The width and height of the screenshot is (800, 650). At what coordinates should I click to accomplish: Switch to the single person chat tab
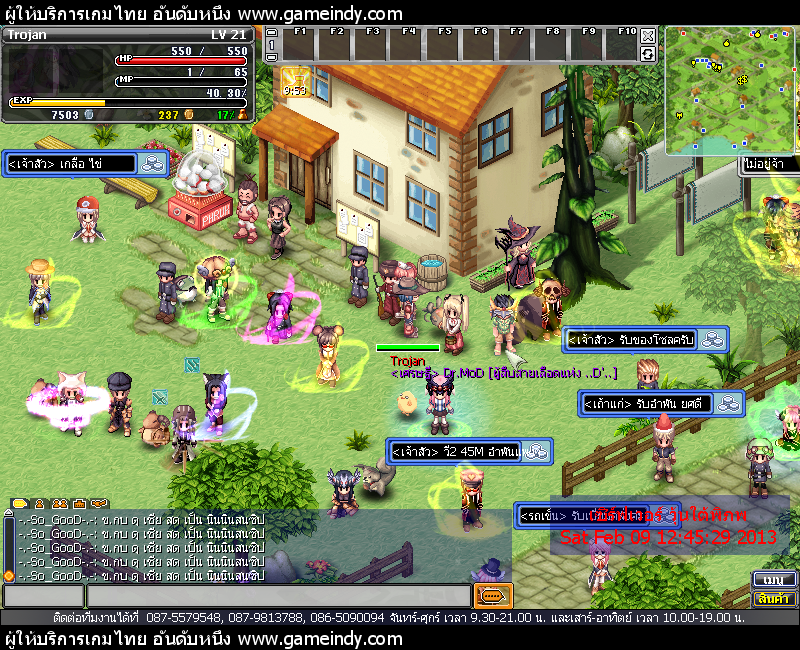[x=41, y=503]
